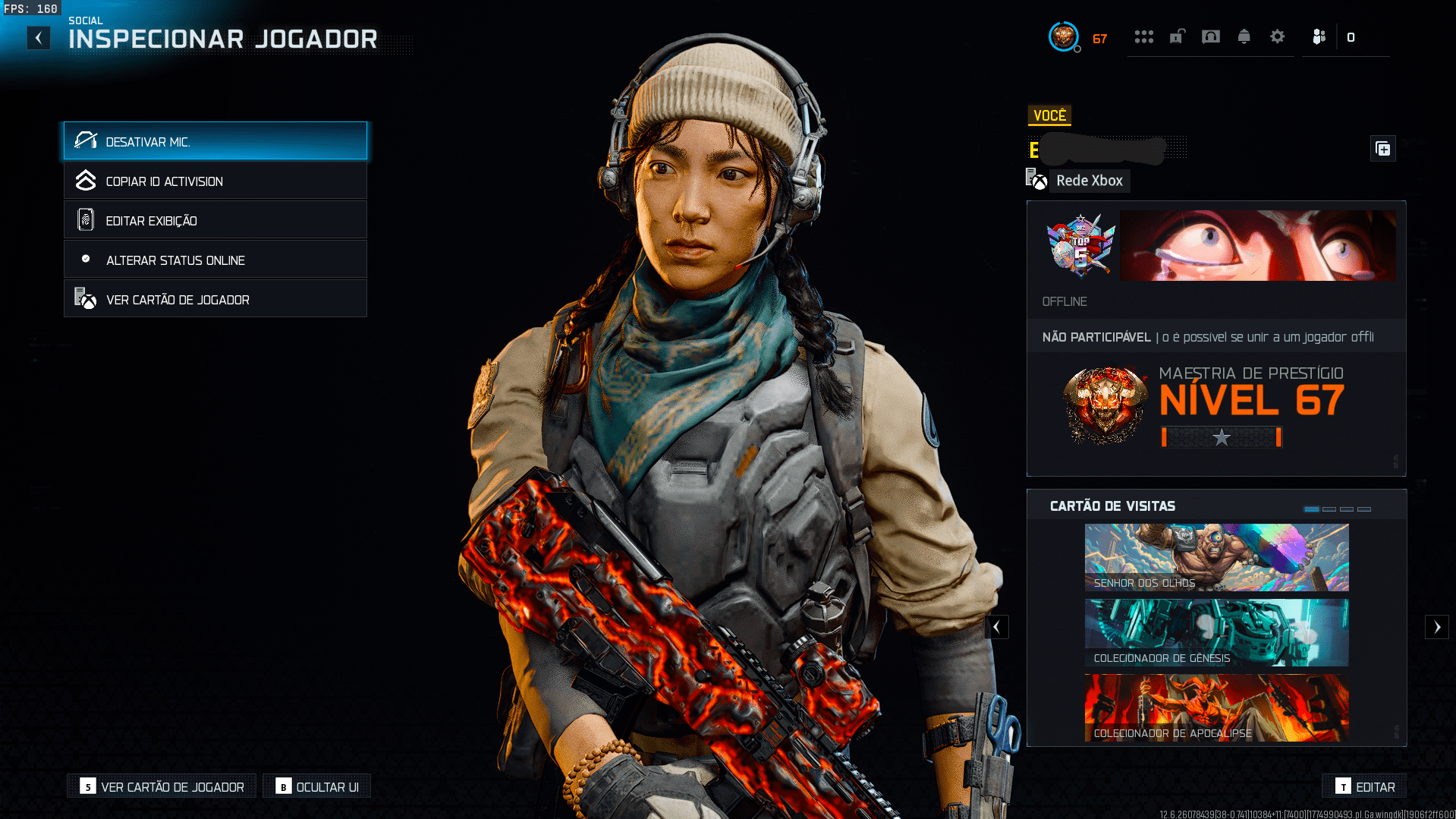1456x819 pixels.
Task: Open settings with the gear icon
Action: [x=1278, y=36]
